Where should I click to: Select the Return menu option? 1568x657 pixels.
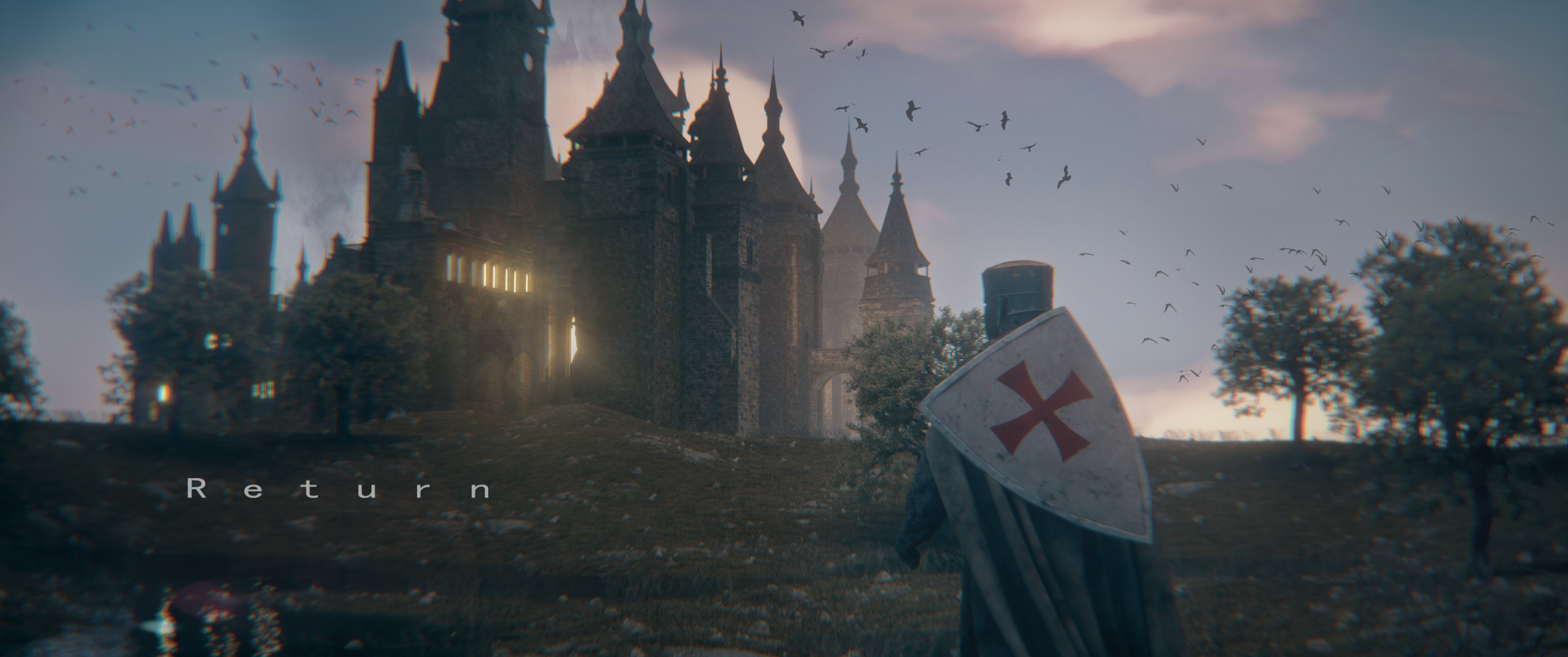[x=339, y=490]
